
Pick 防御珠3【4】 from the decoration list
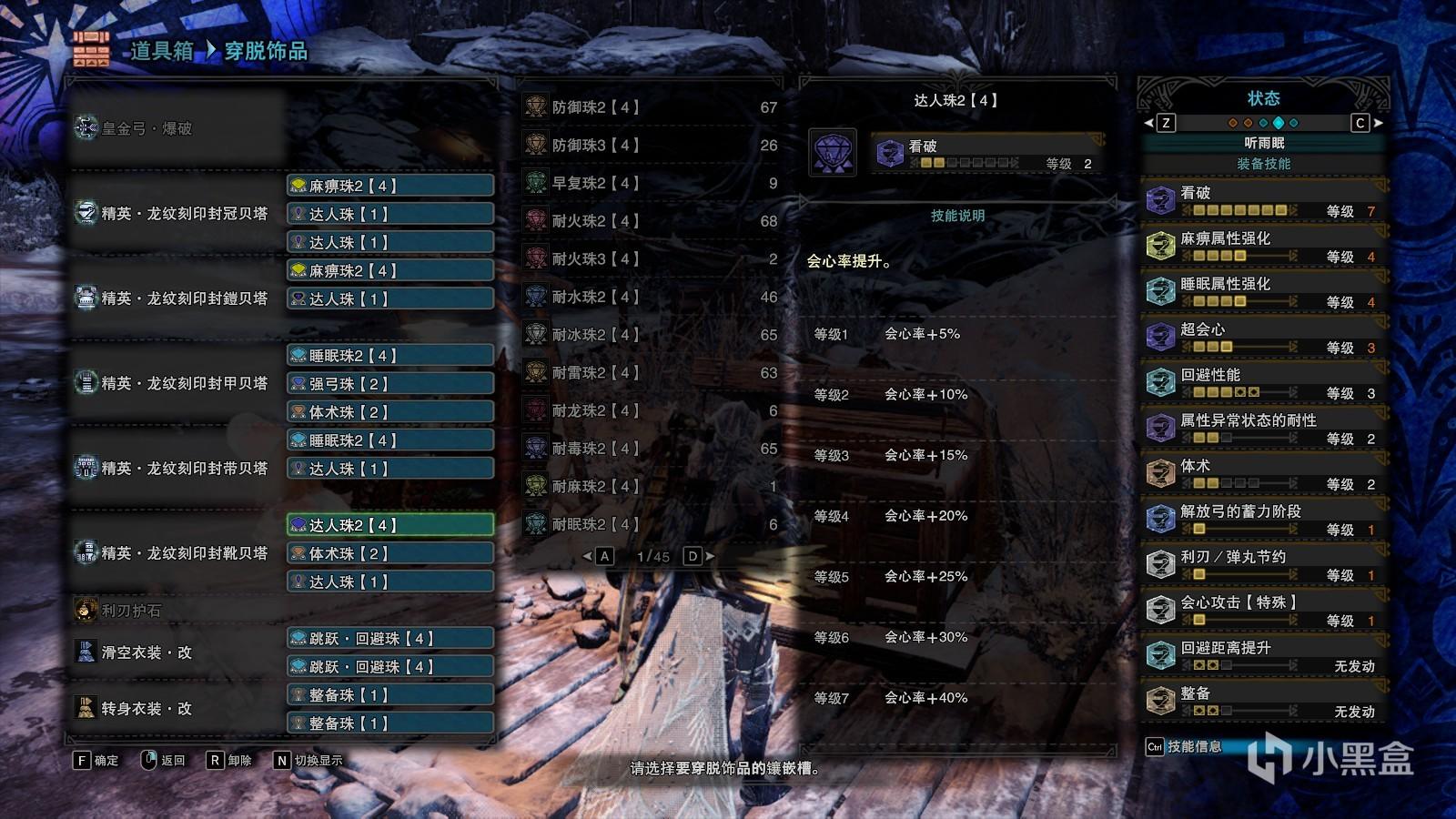click(650, 146)
